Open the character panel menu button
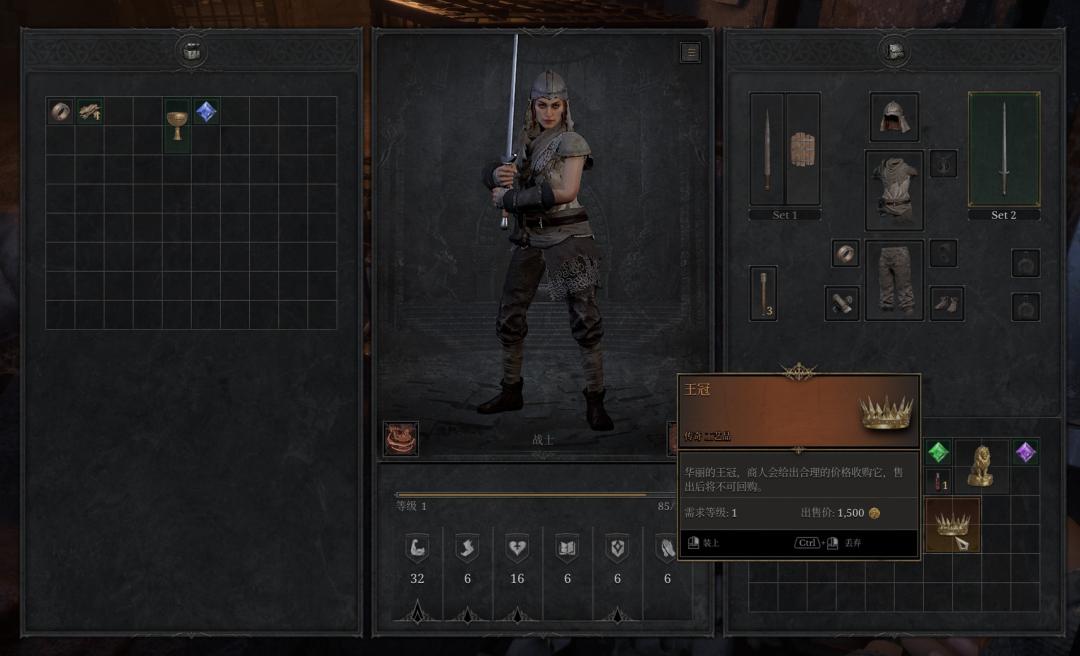Screen dimensions: 1080x656 tap(690, 52)
